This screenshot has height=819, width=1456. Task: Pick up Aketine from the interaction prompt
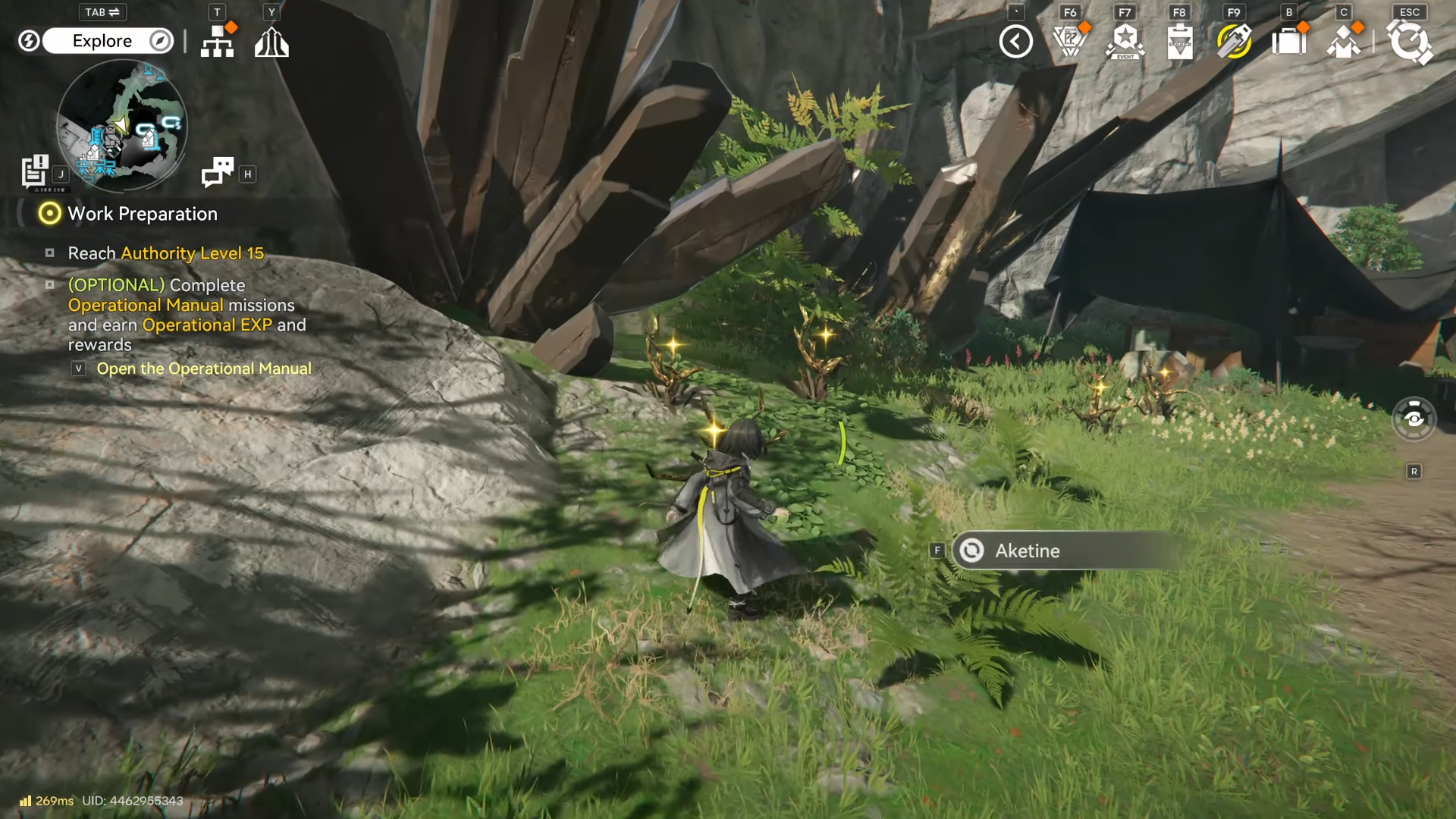(x=1062, y=551)
